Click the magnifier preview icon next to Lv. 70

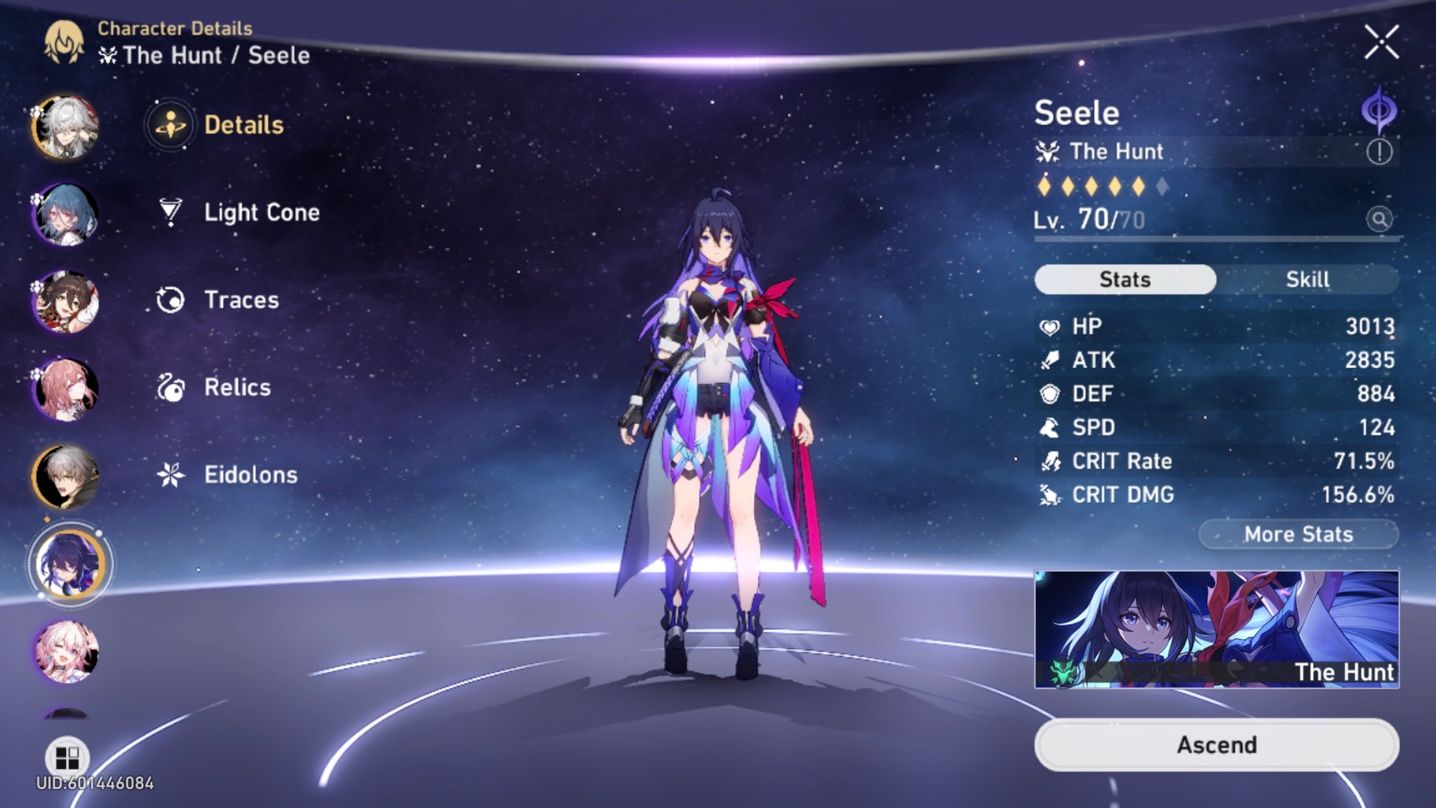(x=1380, y=219)
